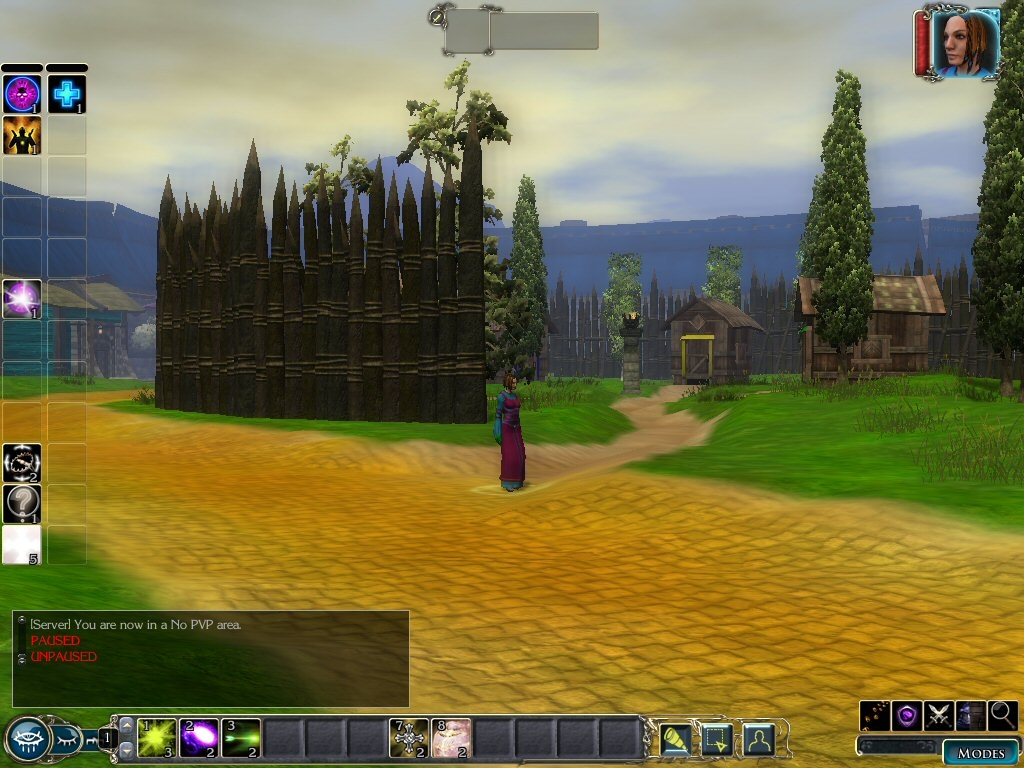Select the purple skull spell icon
This screenshot has width=1024, height=768.
[22, 94]
